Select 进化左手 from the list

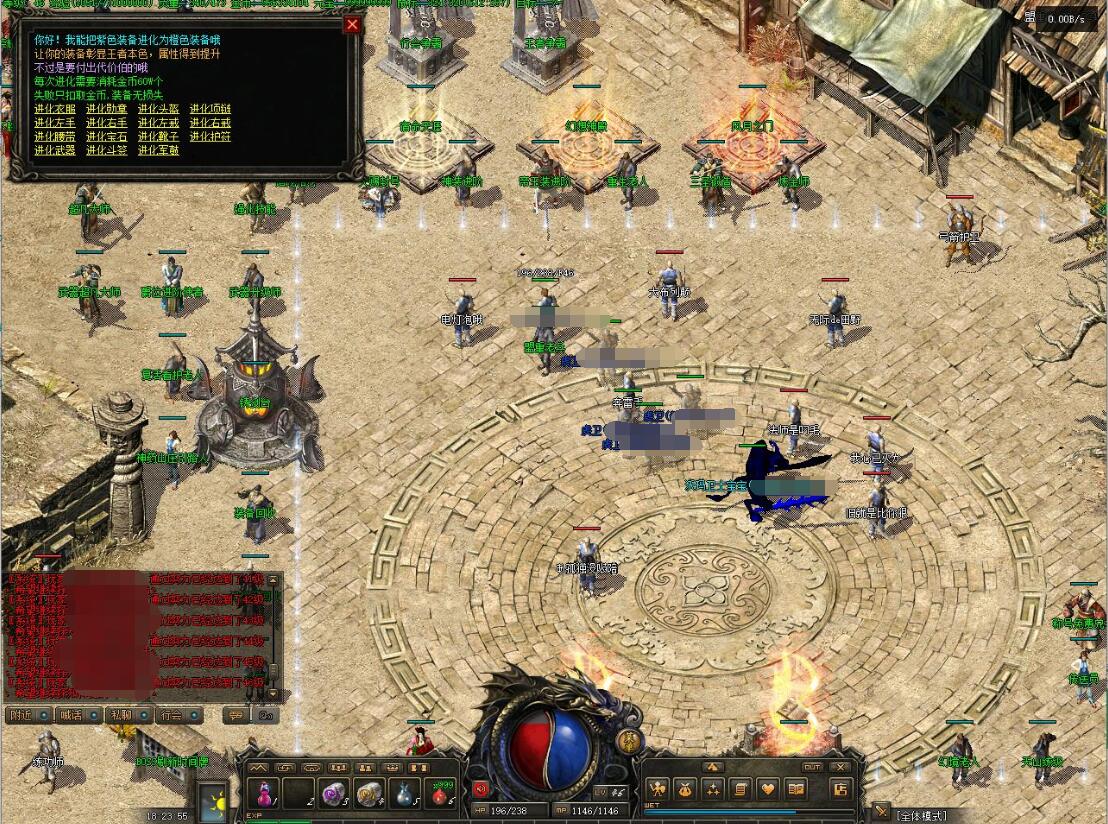pyautogui.click(x=55, y=123)
